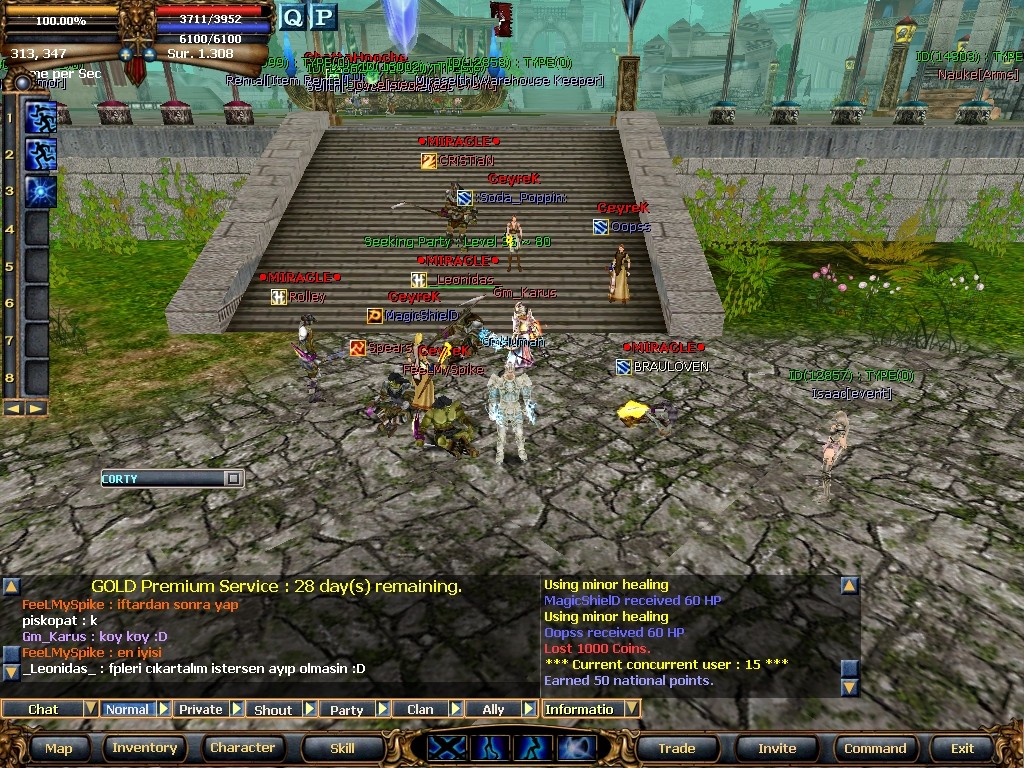Exit the game using the Exit button
Viewport: 1024px width, 768px height.
(x=962, y=748)
